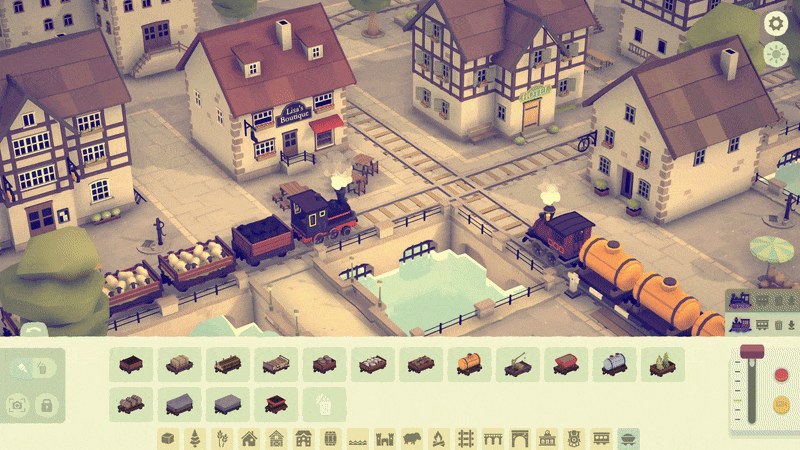Switch to the house buildings category
This screenshot has width=800, height=450.
249,438
